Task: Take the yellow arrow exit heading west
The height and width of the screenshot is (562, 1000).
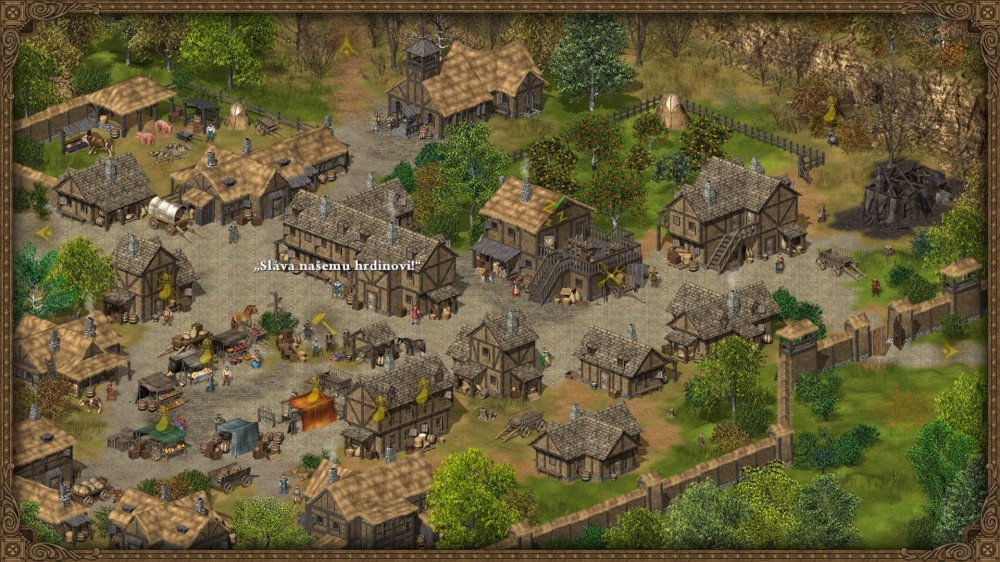Action: coord(43,232)
